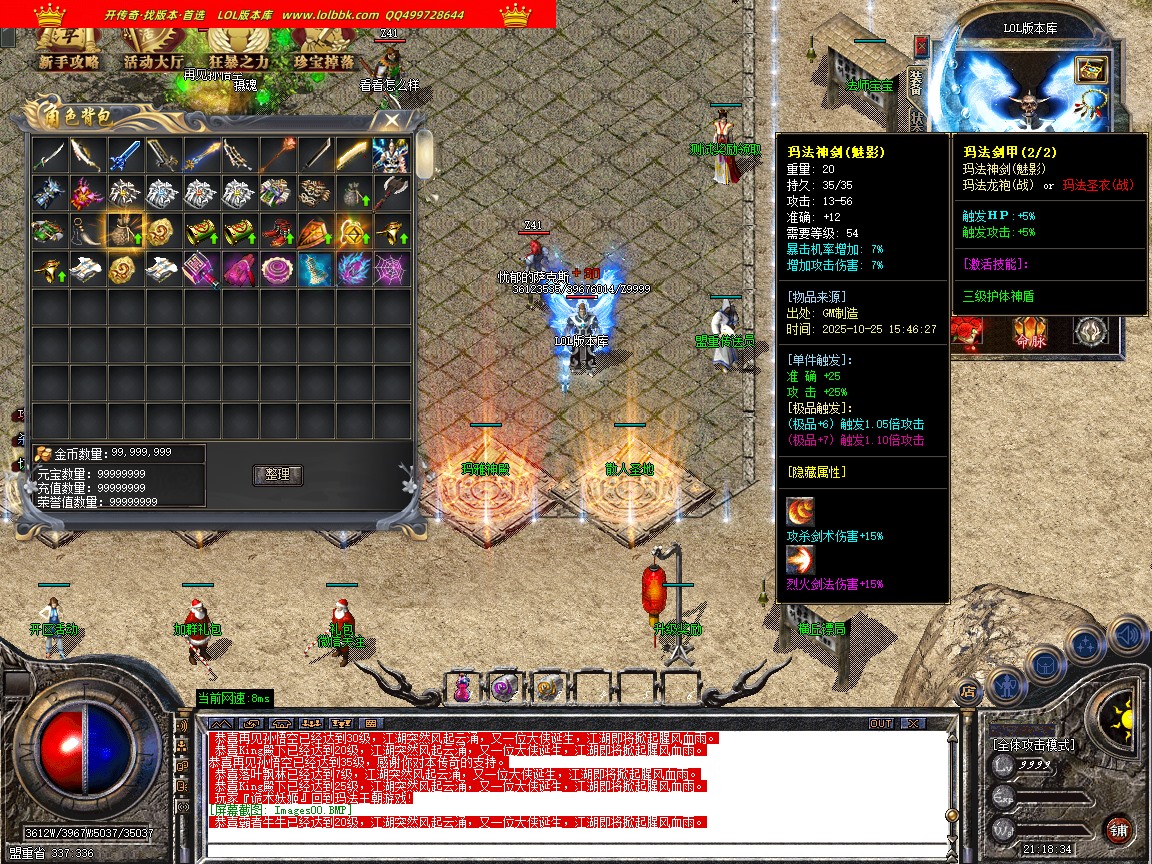Select the red boots item slot
Screen dimensions: 1152x864
[x=278, y=231]
